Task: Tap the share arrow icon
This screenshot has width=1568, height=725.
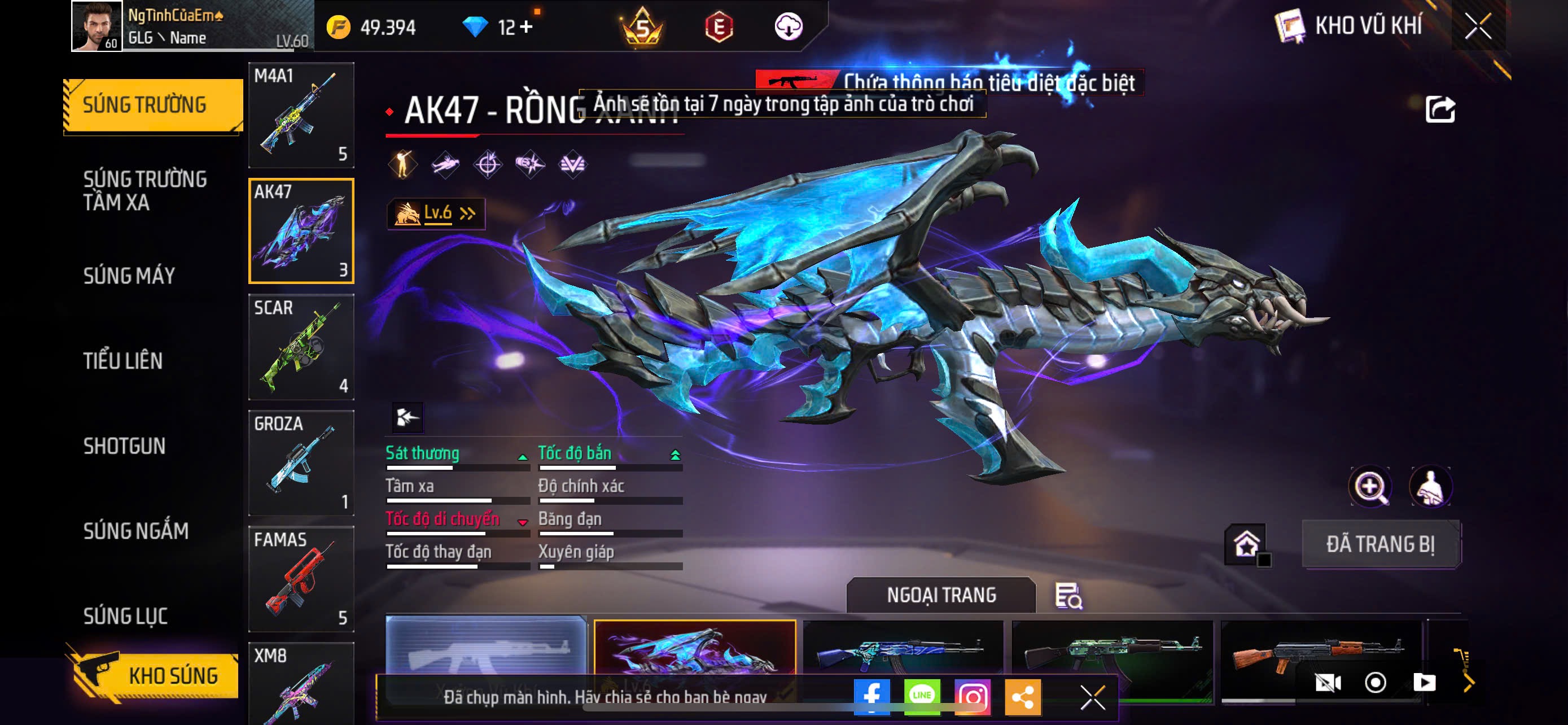Action: point(1440,110)
